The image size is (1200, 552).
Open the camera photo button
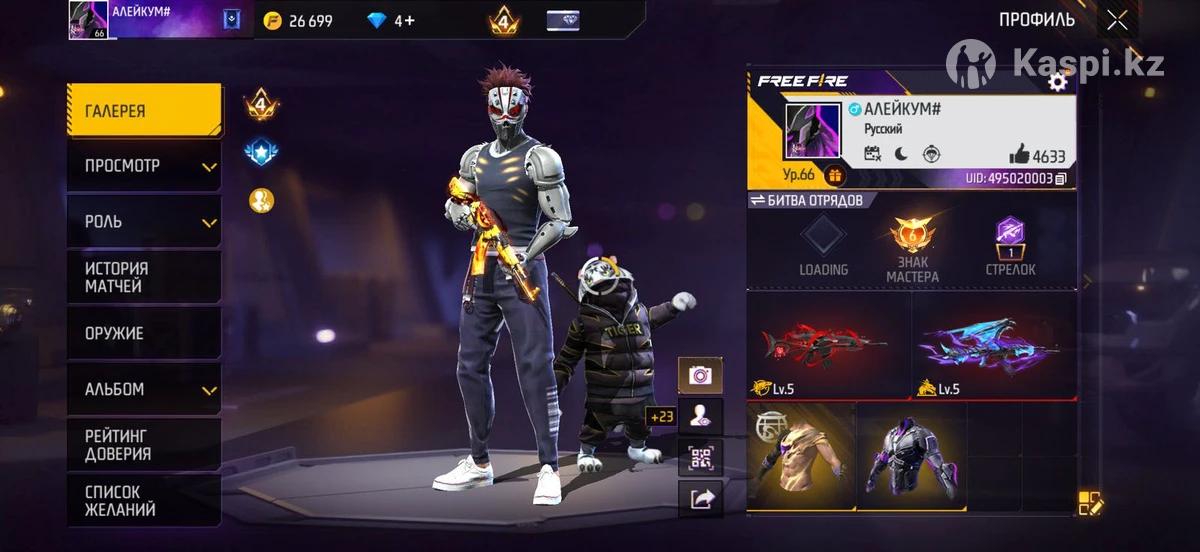(700, 375)
